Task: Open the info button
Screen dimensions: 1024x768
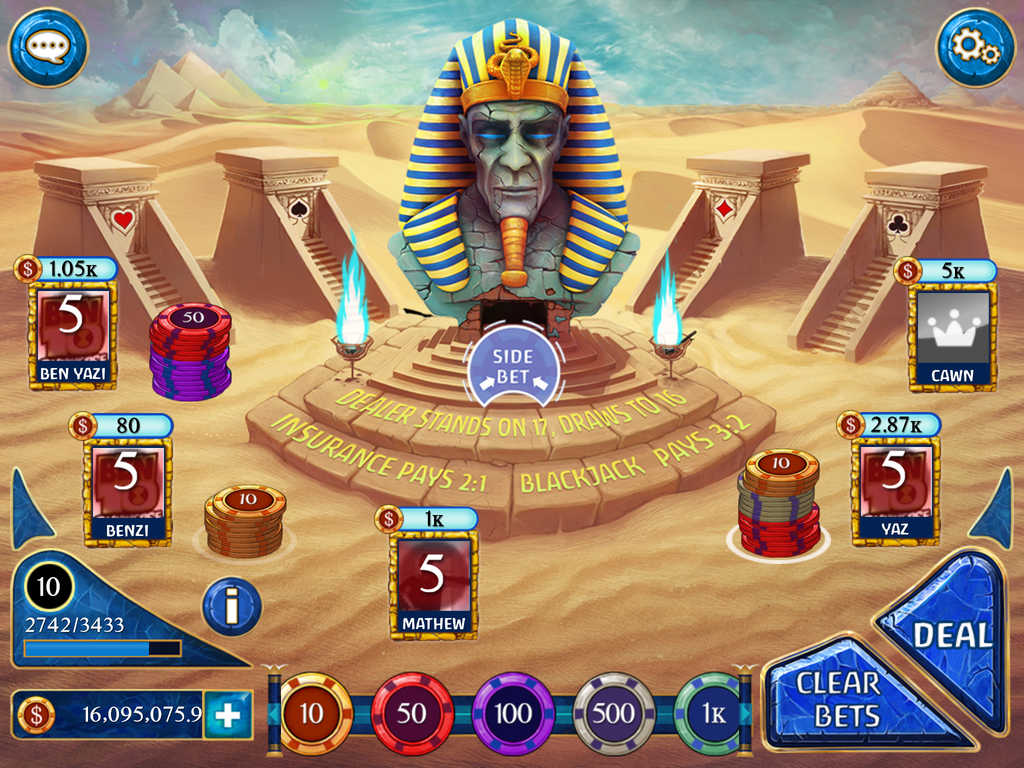Action: tap(232, 606)
